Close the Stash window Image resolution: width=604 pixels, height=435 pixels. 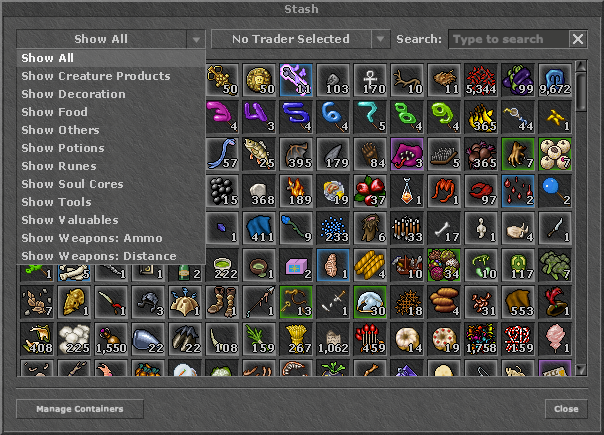coord(566,409)
